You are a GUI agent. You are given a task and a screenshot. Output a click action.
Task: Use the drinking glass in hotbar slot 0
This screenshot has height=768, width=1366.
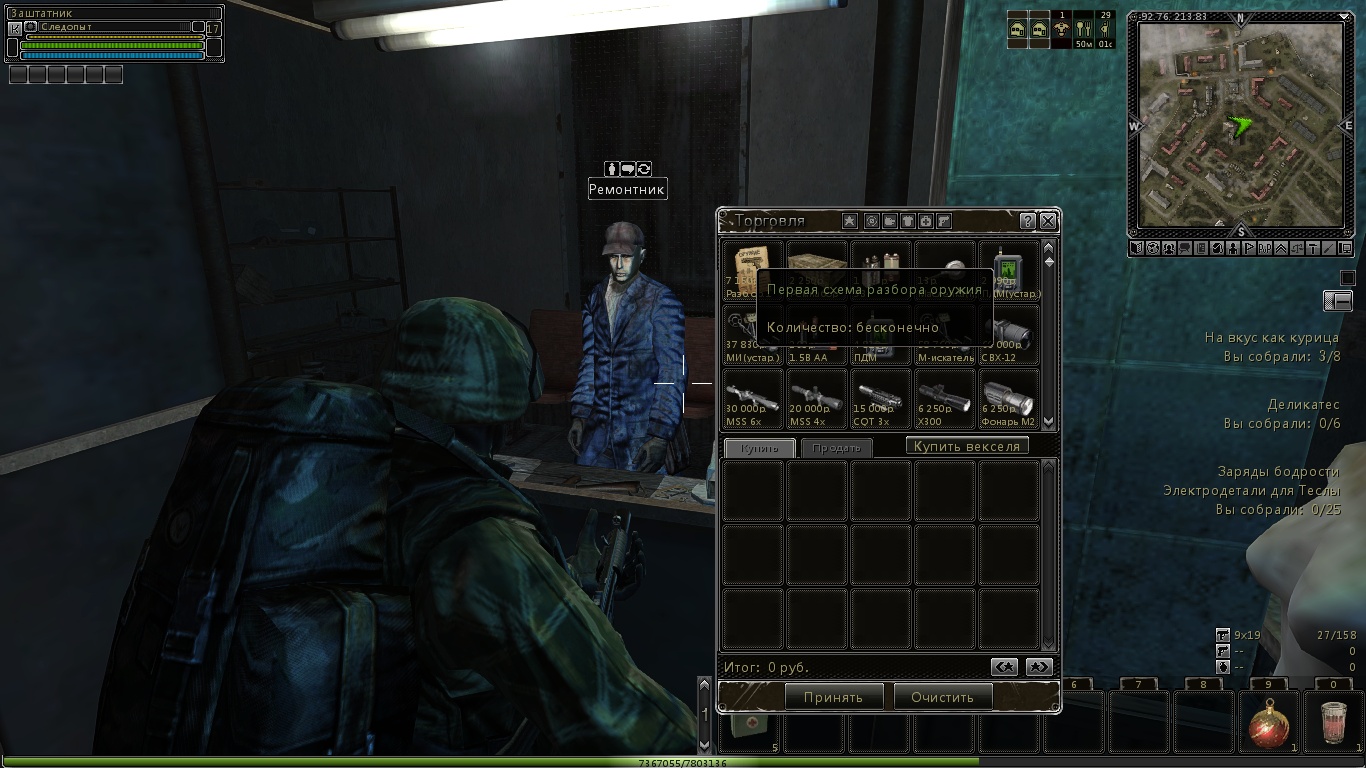pyautogui.click(x=1334, y=721)
